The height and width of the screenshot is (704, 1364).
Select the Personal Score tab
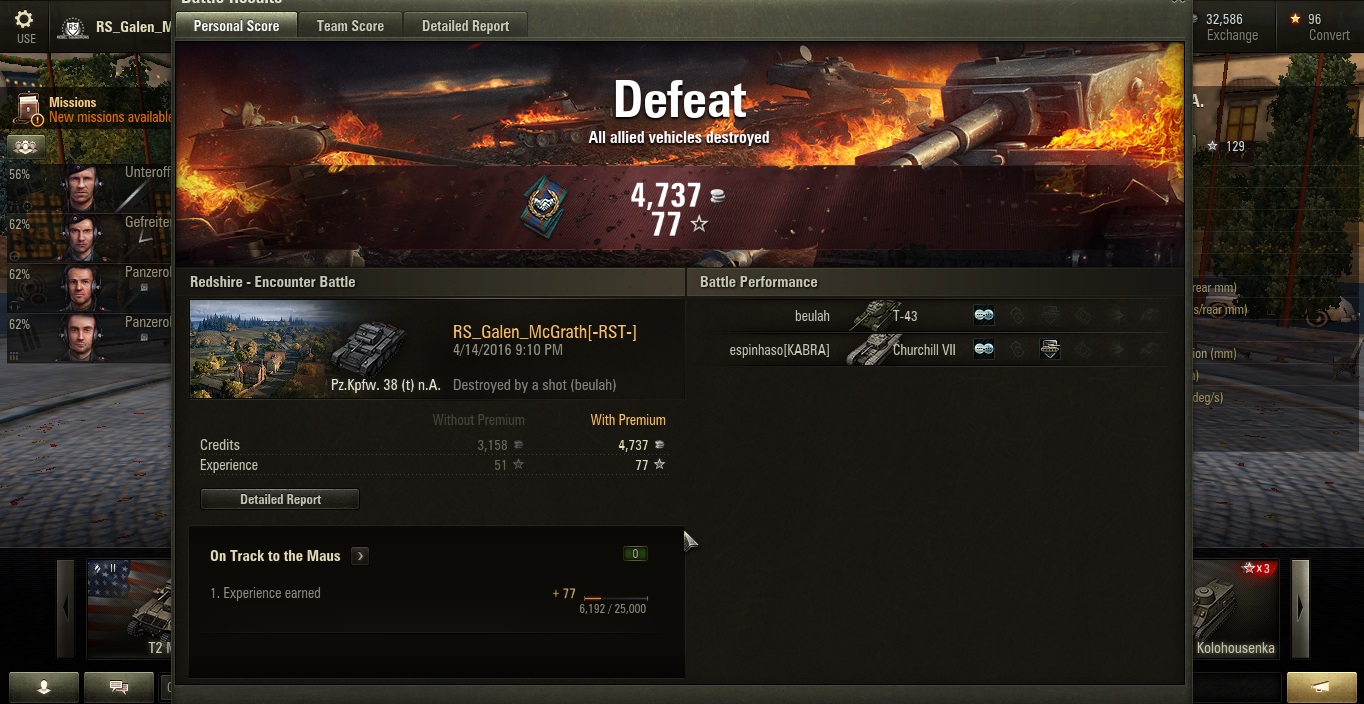click(236, 26)
